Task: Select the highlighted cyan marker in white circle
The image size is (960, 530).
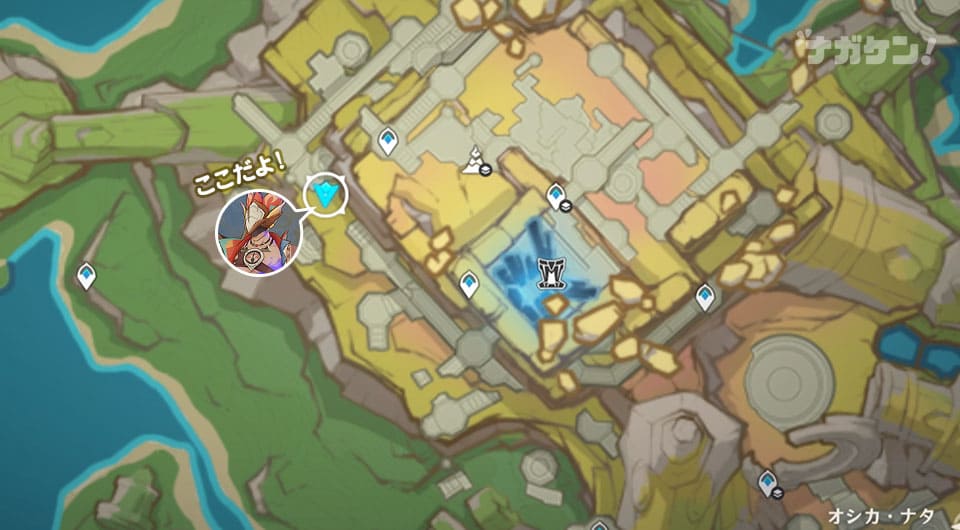Action: point(326,194)
